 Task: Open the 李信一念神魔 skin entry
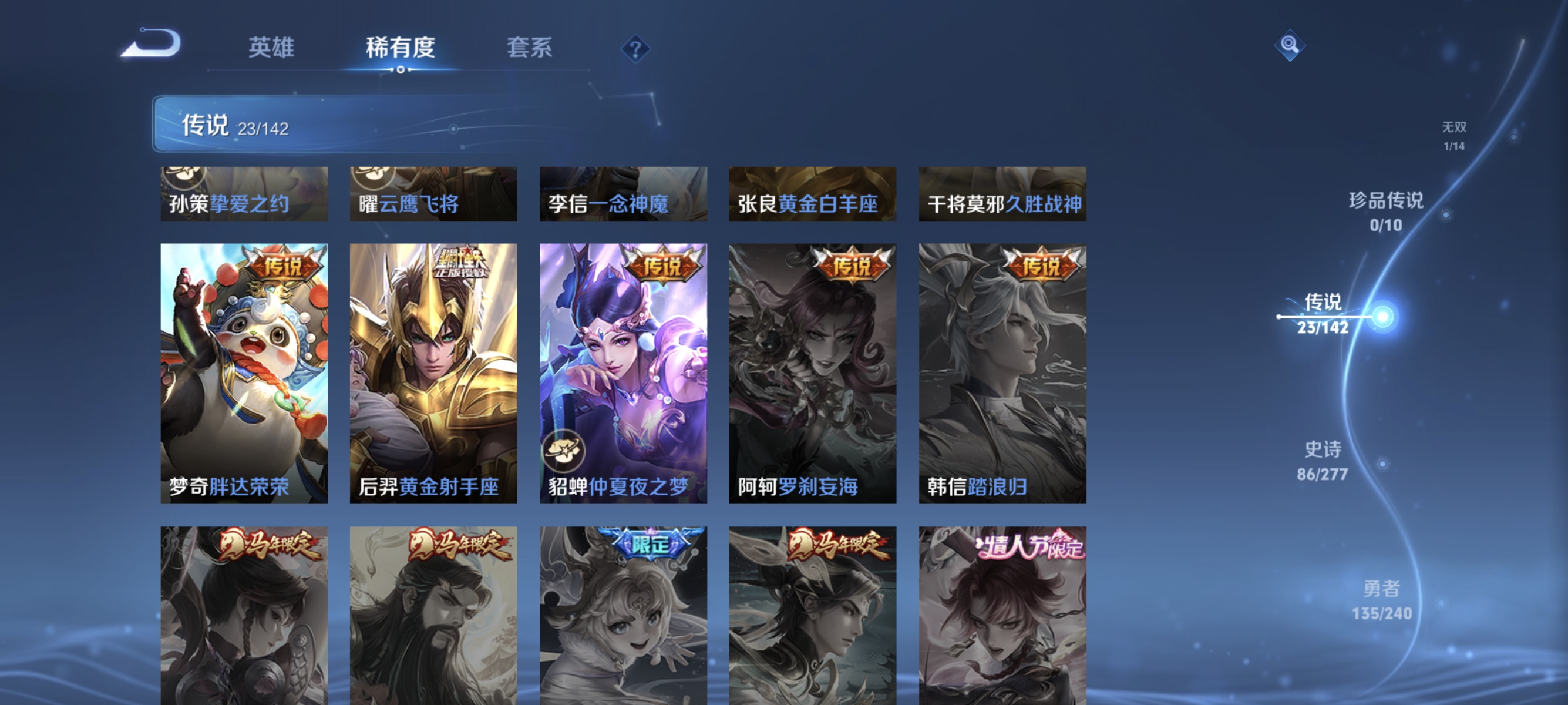[x=624, y=195]
